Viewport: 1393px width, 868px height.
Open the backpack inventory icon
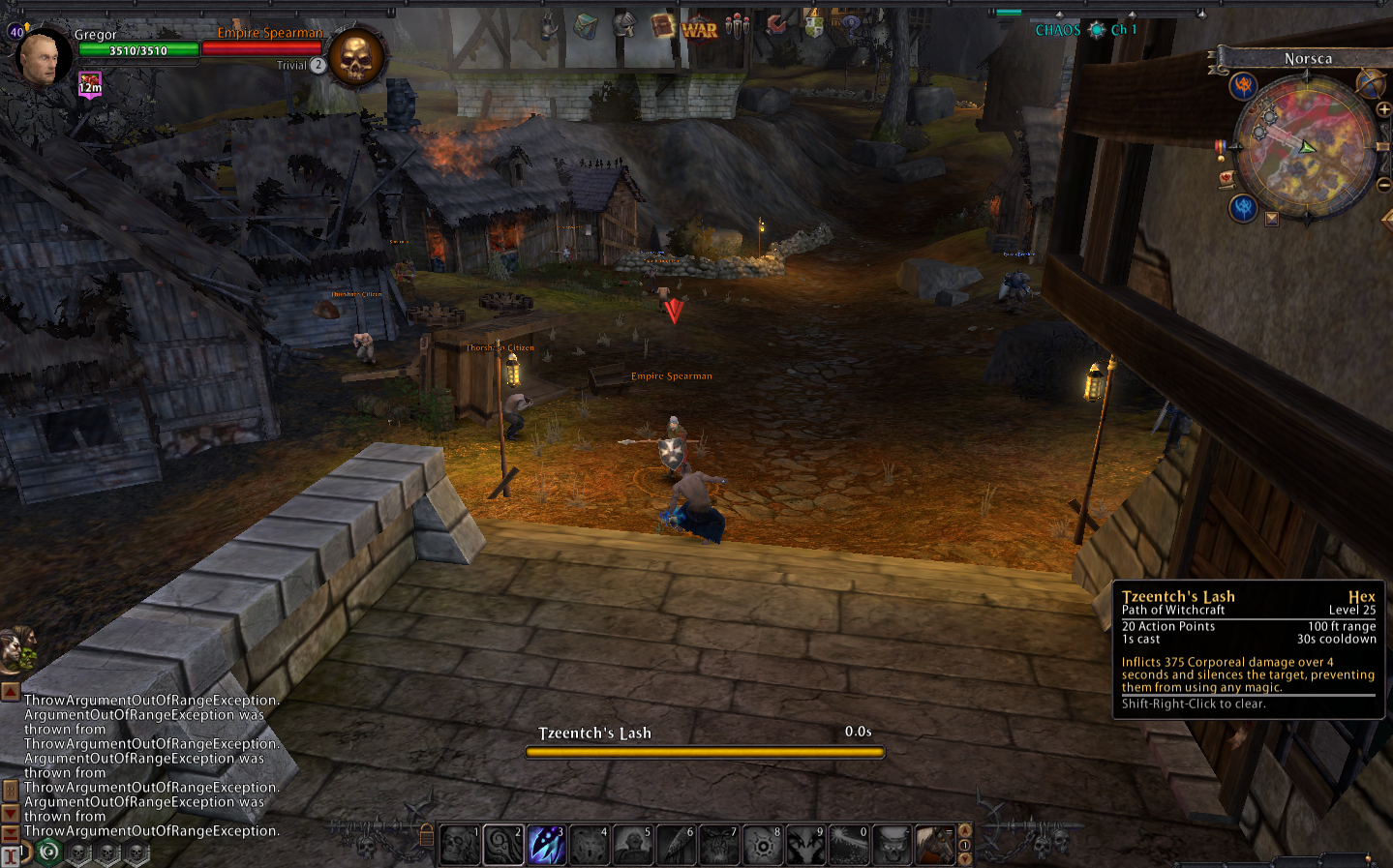coord(585,26)
